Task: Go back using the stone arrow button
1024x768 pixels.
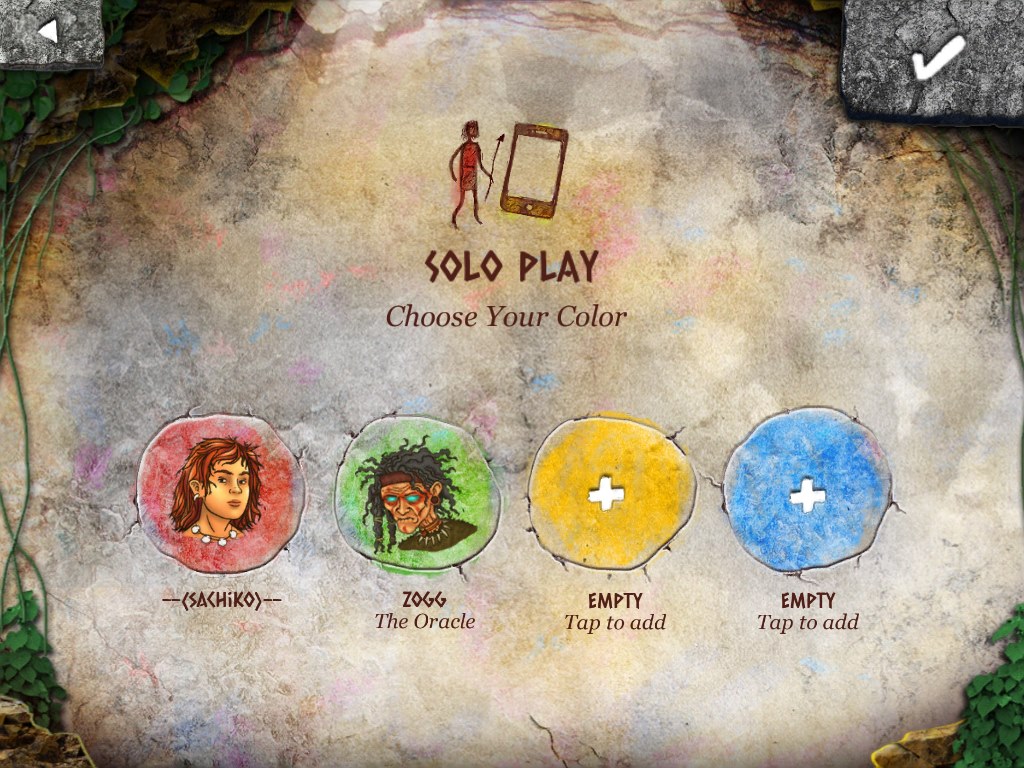Action: [x=48, y=31]
